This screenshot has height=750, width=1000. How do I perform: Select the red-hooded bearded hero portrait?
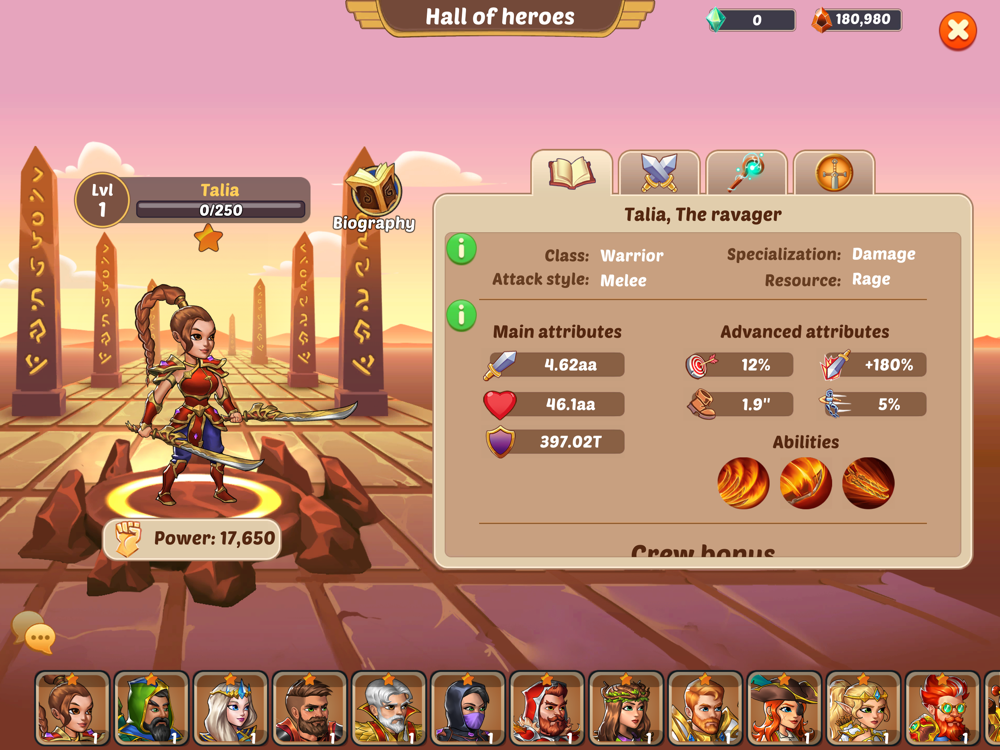pos(546,710)
